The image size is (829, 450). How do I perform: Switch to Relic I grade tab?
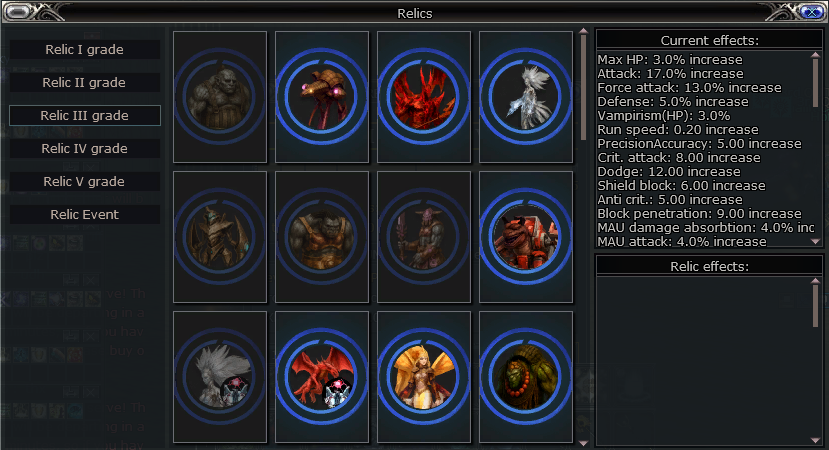(x=85, y=50)
